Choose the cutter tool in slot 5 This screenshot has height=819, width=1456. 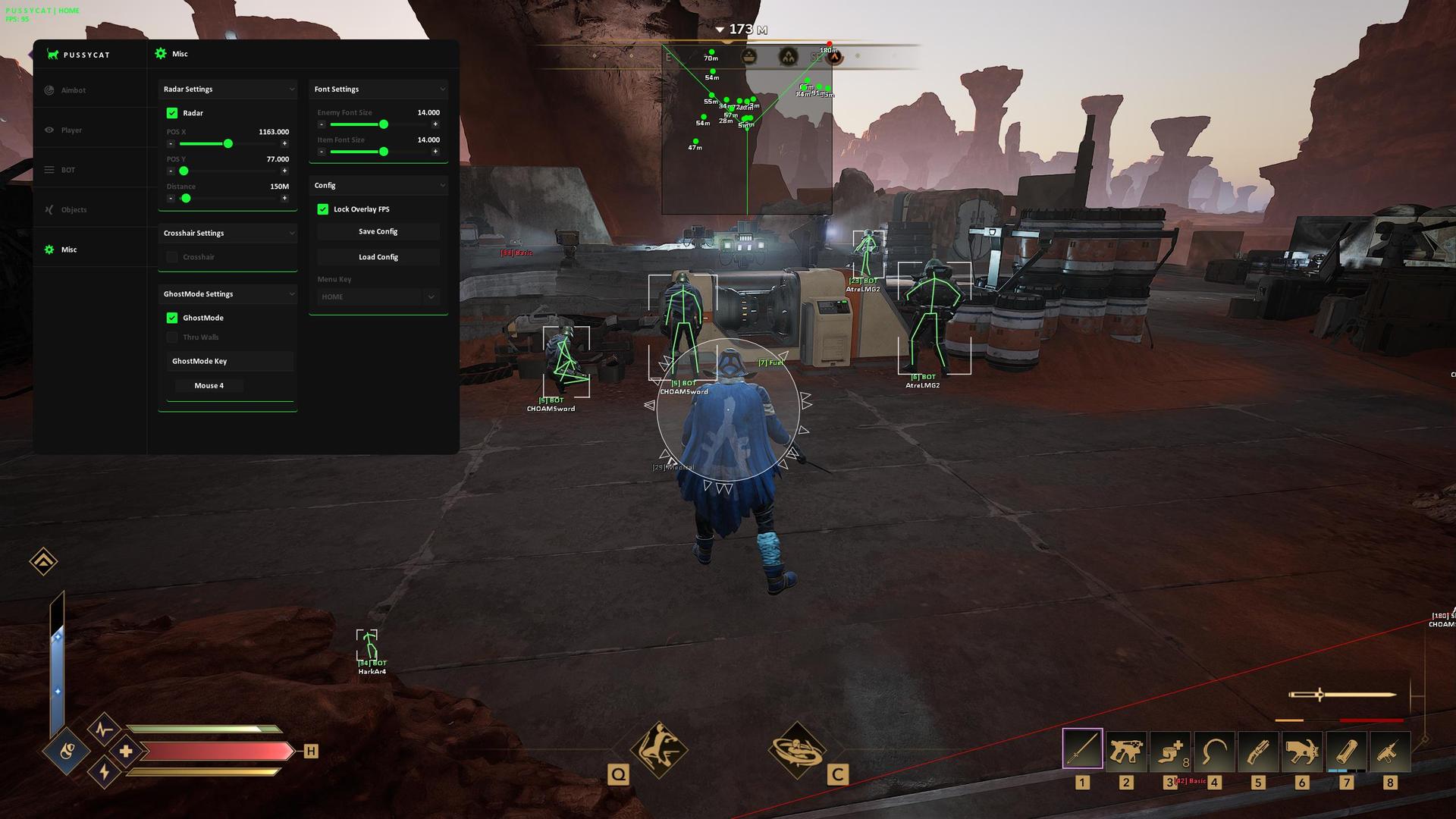[1258, 750]
